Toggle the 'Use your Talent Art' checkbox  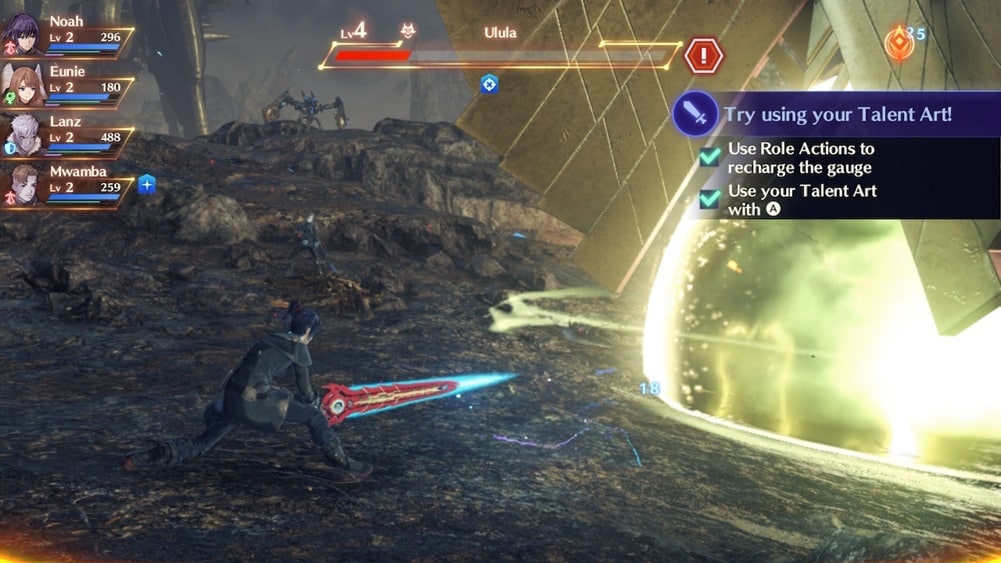(x=710, y=199)
